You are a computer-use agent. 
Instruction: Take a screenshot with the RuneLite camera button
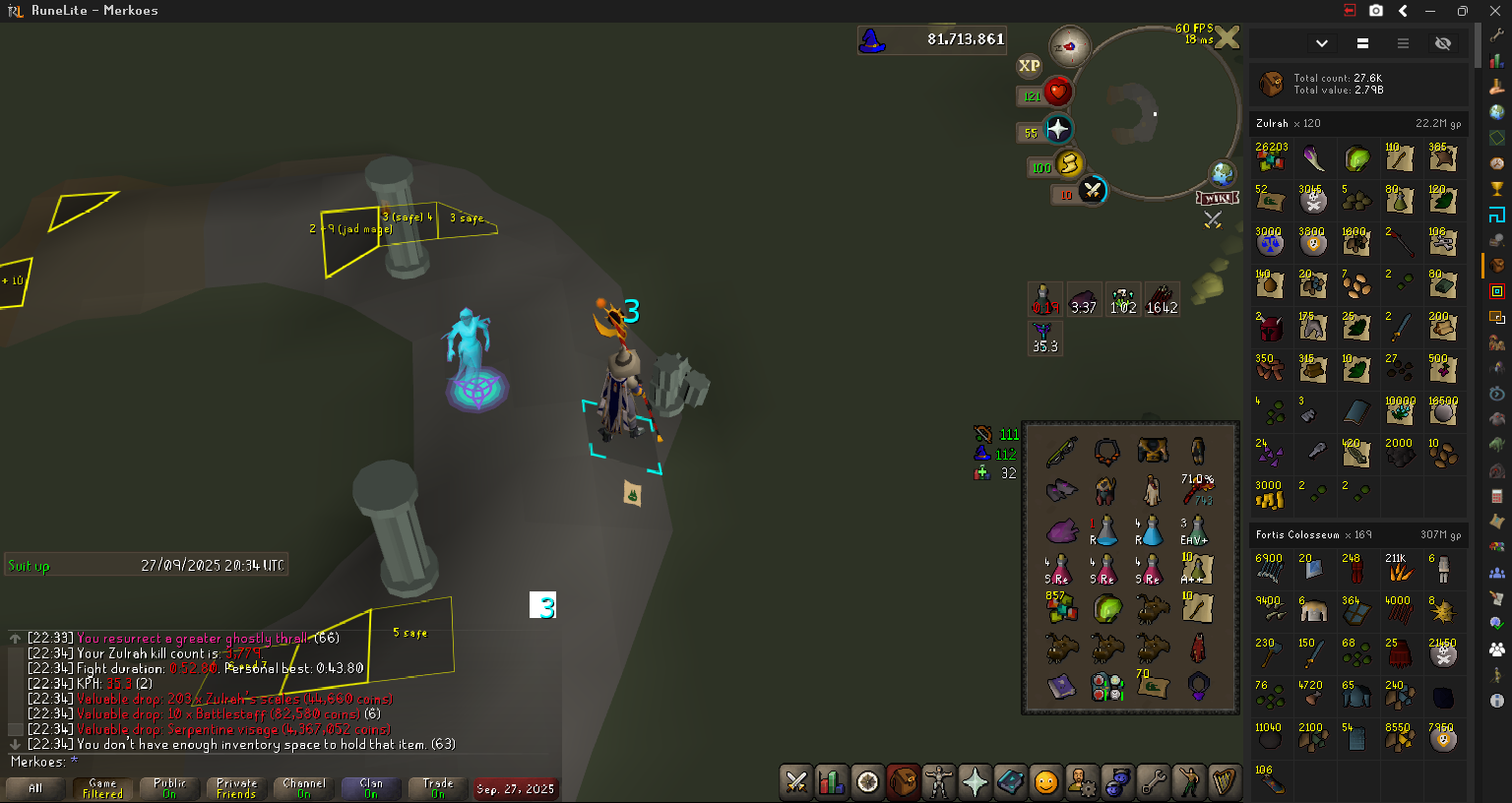(x=1376, y=11)
